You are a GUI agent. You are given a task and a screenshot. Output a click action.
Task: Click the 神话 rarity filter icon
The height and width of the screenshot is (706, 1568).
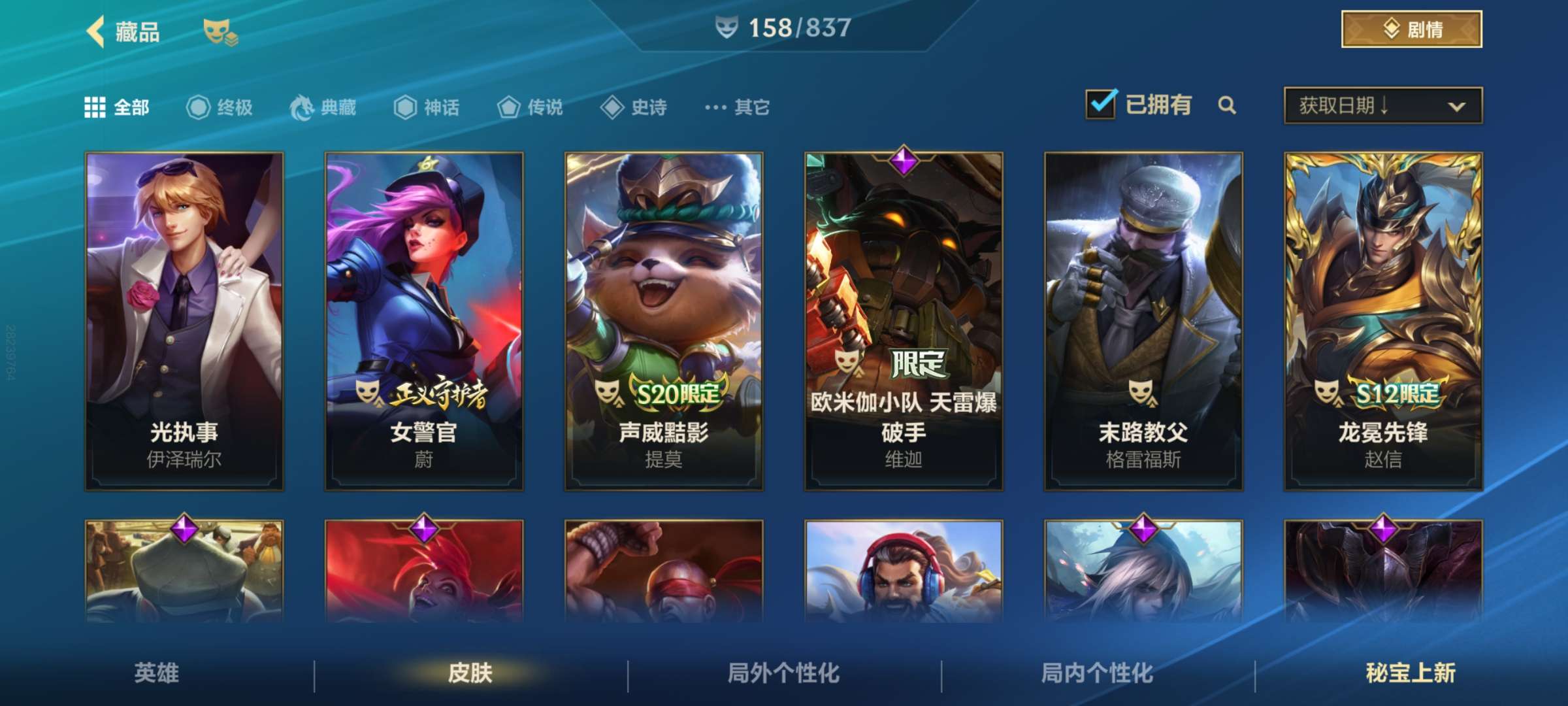(406, 108)
